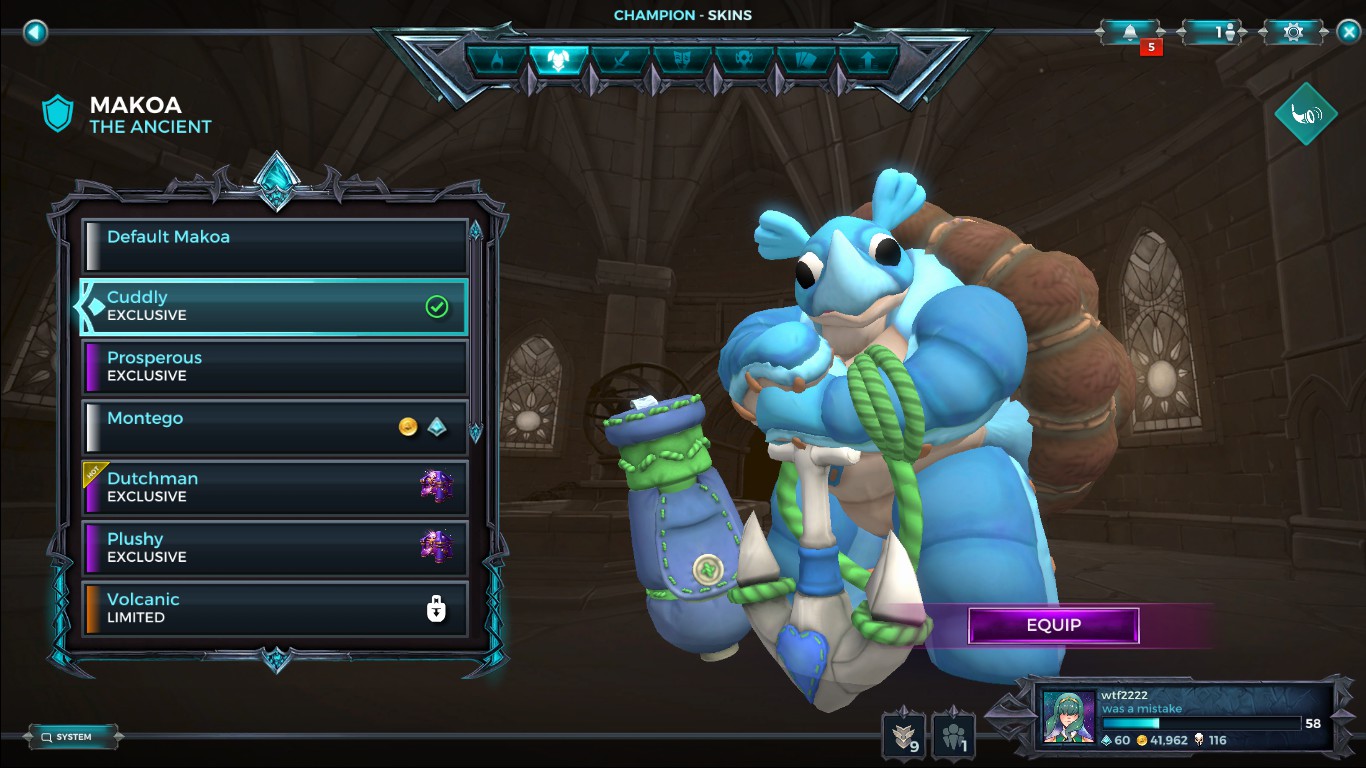Image resolution: width=1366 pixels, height=768 pixels.
Task: Choose the Plushy exclusive skin
Action: coord(274,548)
